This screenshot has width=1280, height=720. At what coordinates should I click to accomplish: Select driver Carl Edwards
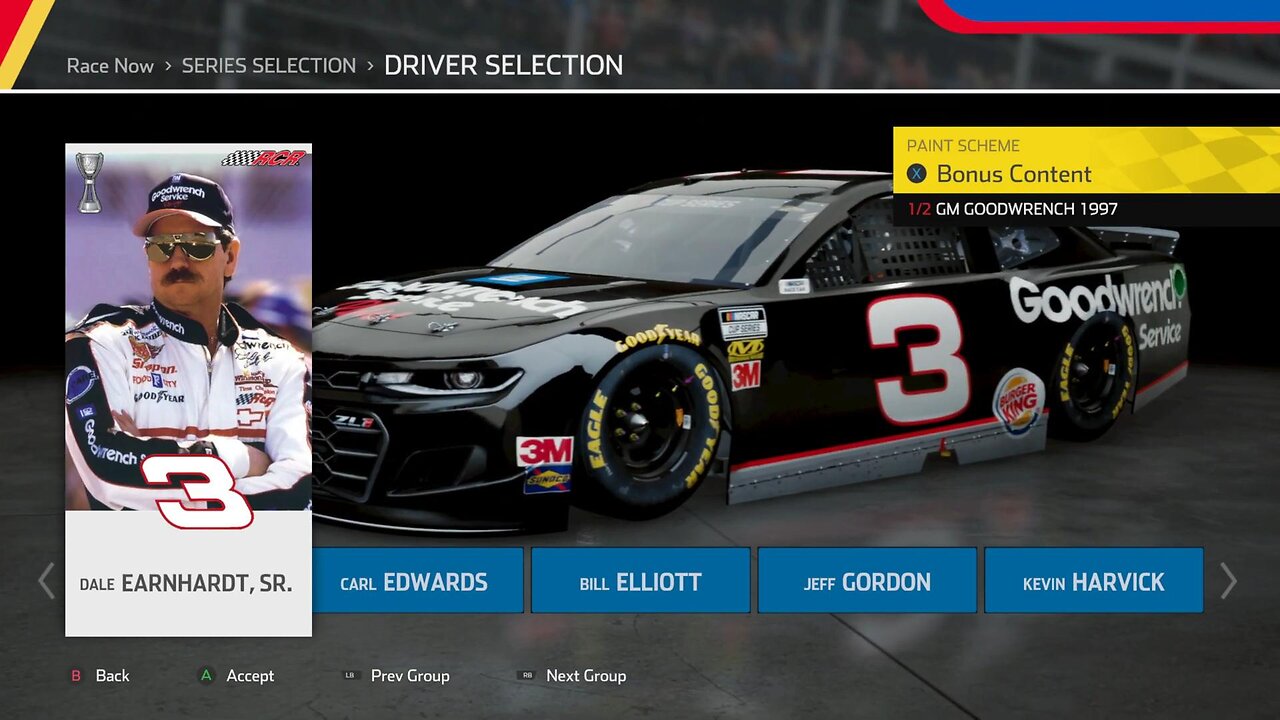pos(417,580)
